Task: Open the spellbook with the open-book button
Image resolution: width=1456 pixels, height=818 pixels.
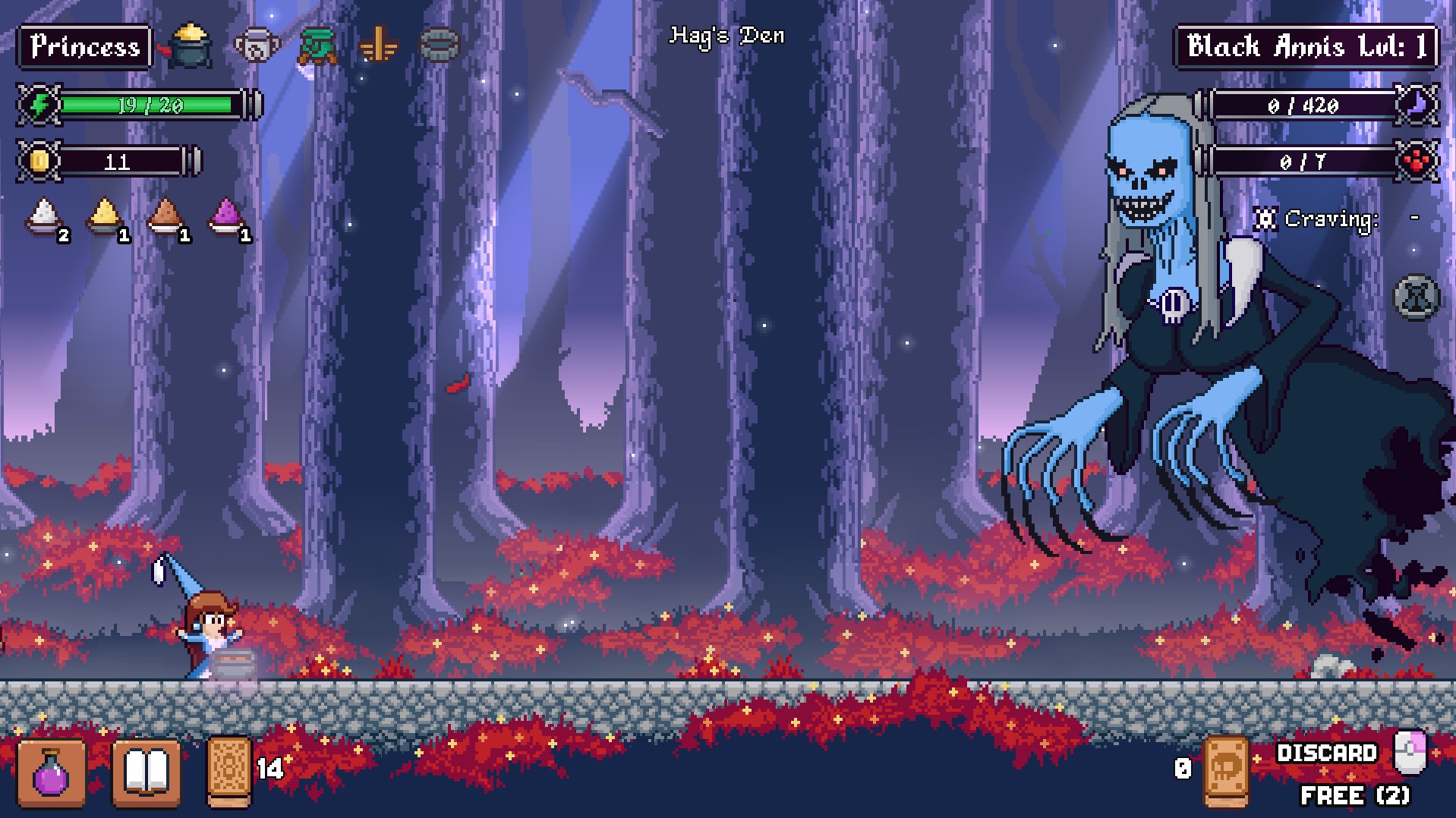Action: click(146, 772)
